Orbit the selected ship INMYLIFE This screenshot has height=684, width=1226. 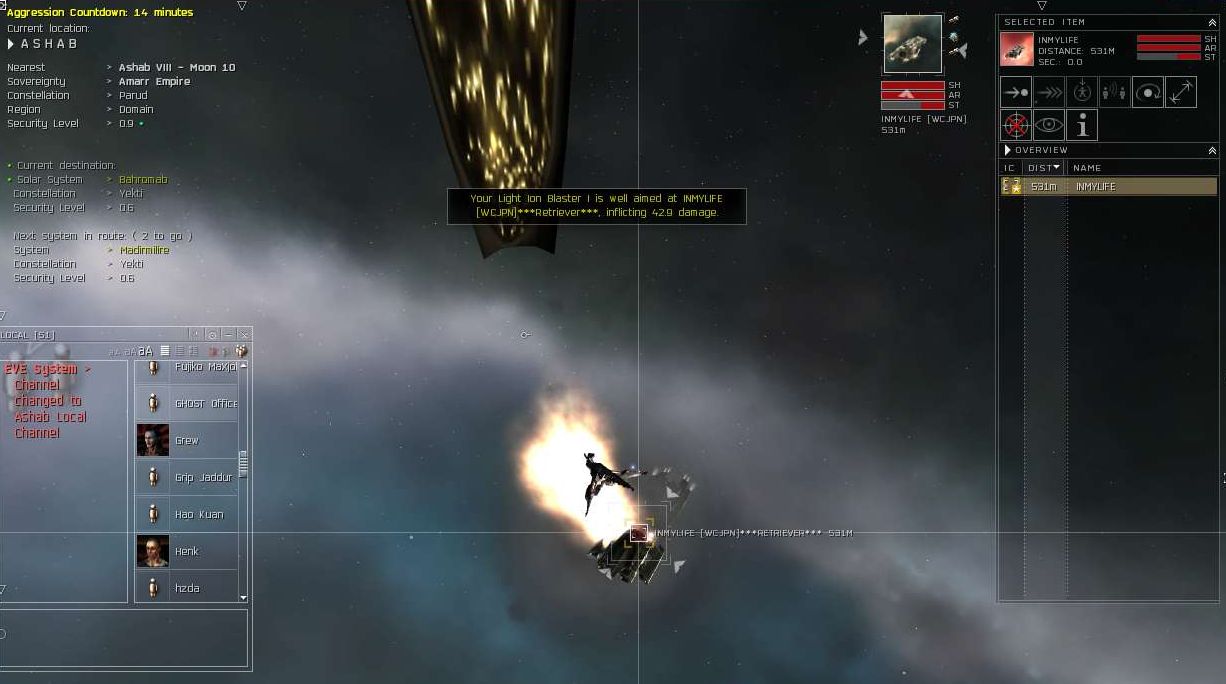pyautogui.click(x=1147, y=92)
